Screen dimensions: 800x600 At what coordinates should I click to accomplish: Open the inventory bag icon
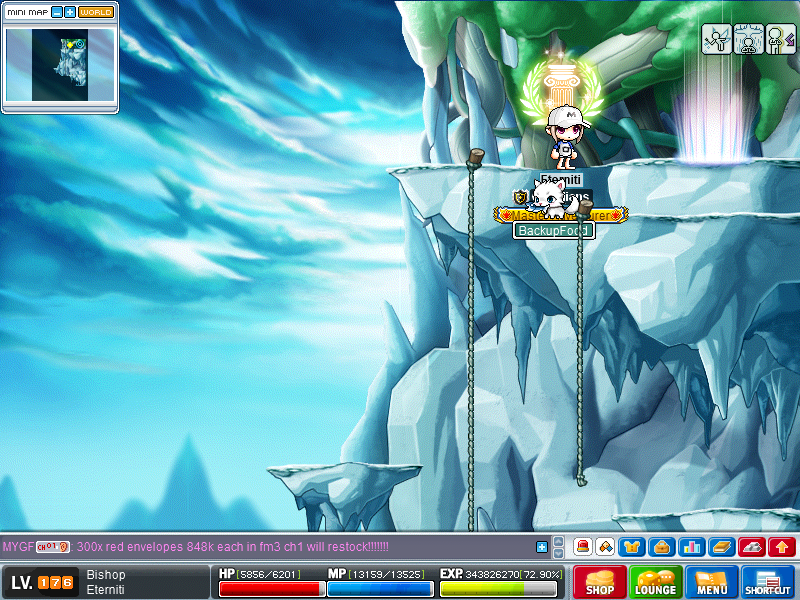pos(660,547)
